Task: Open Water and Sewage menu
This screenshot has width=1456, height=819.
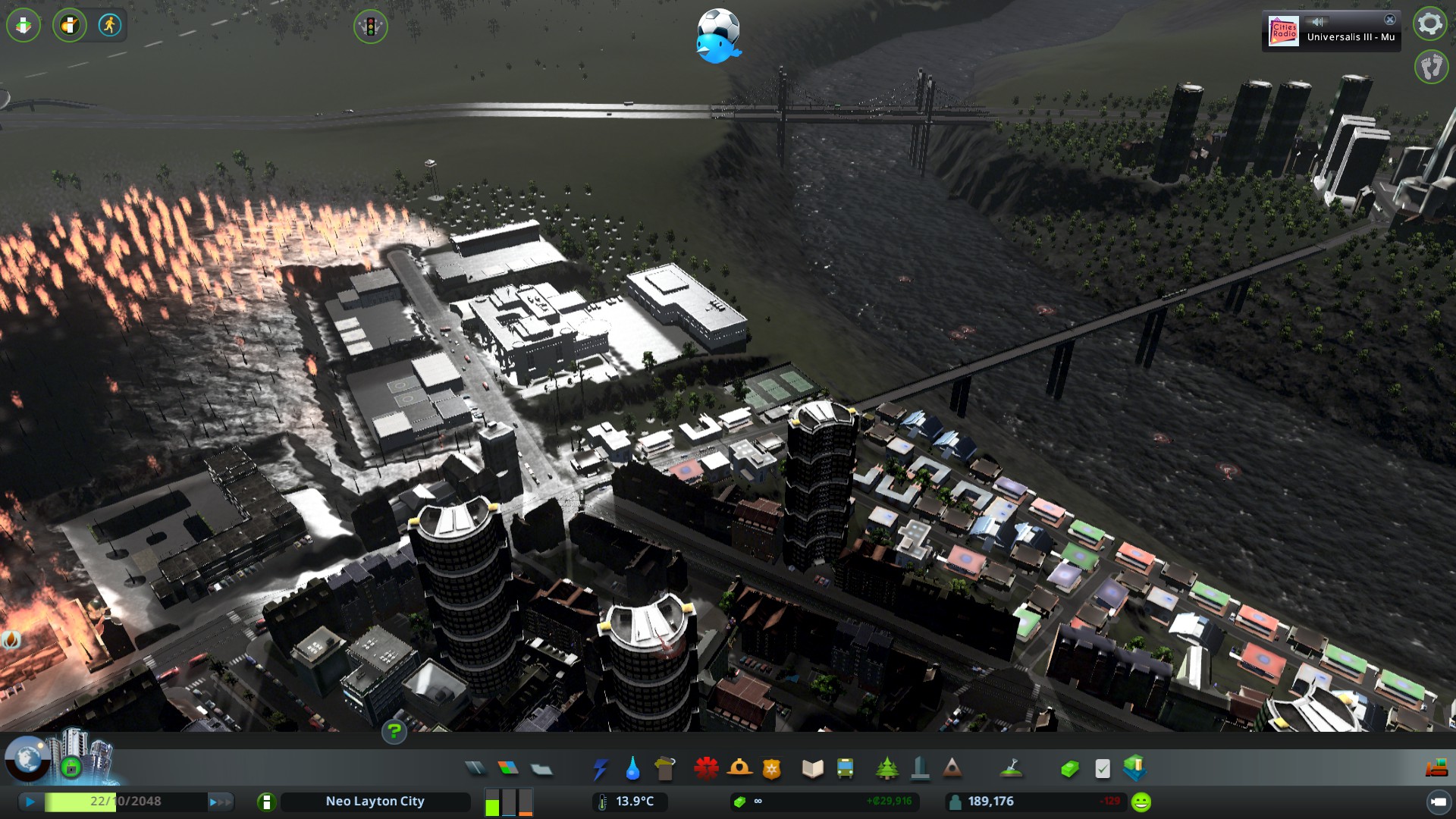Action: coord(632,769)
